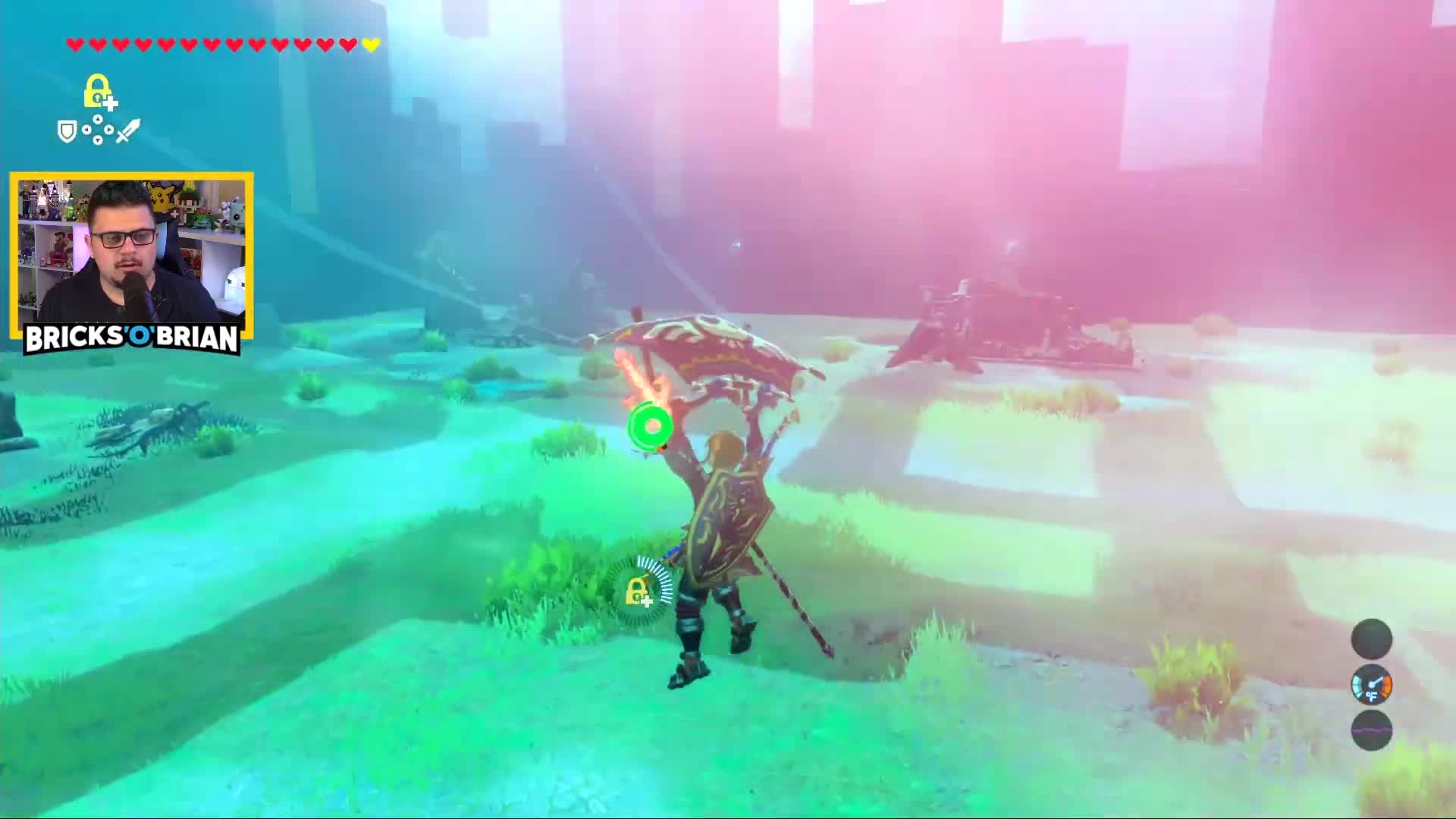The height and width of the screenshot is (819, 1456).
Task: Click the Bricks 'O' Brian name banner
Action: (x=132, y=338)
